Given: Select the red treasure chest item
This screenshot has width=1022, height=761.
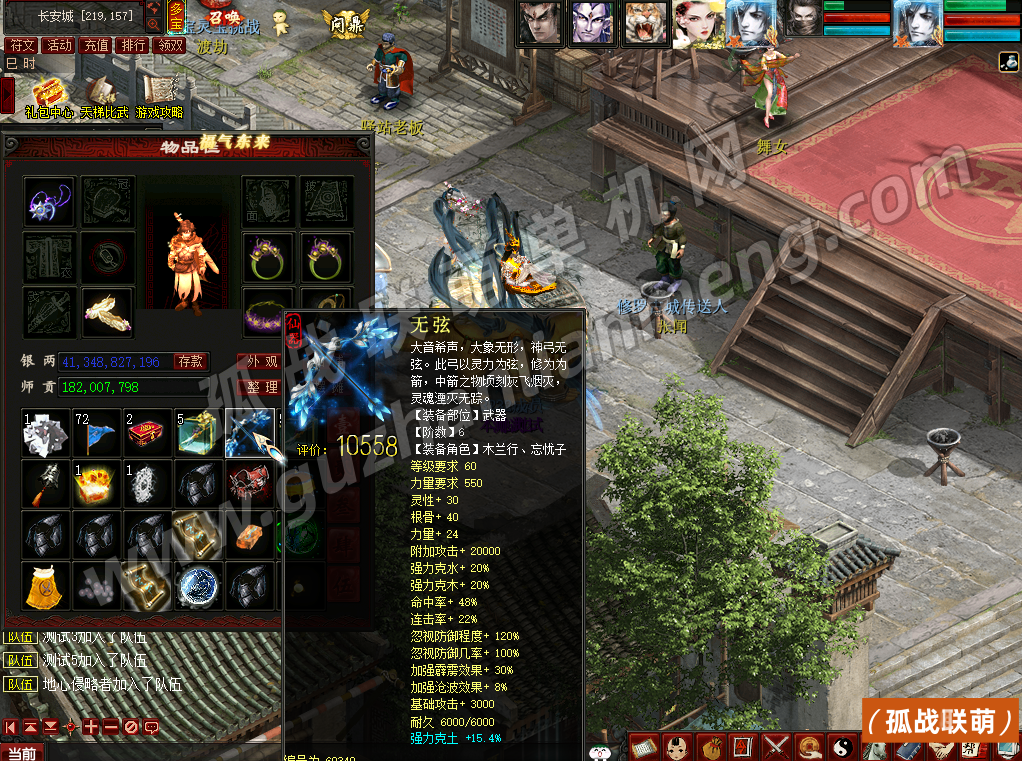Looking at the screenshot, I should (x=148, y=432).
